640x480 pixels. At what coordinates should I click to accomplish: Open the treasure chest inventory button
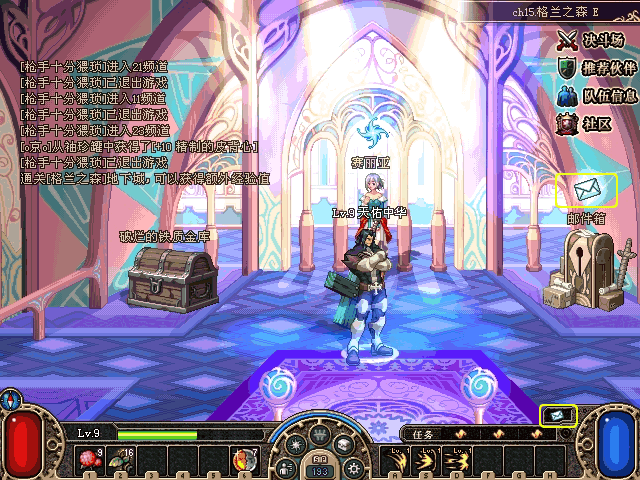coord(344,446)
